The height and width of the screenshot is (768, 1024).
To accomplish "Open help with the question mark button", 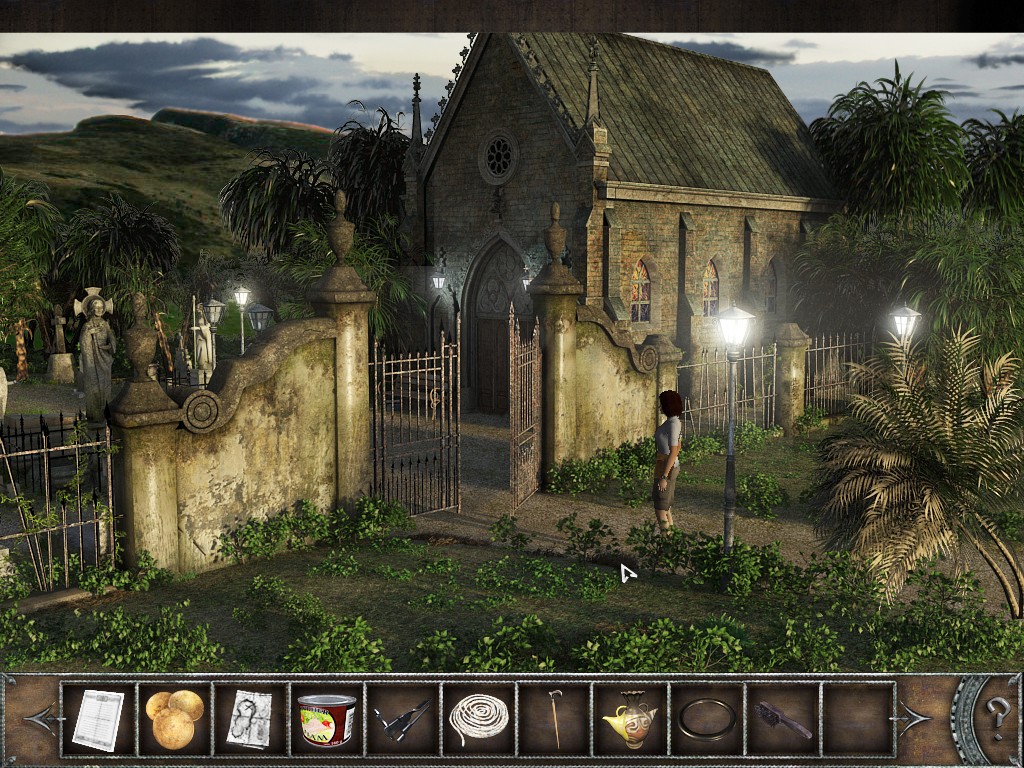I will click(997, 717).
